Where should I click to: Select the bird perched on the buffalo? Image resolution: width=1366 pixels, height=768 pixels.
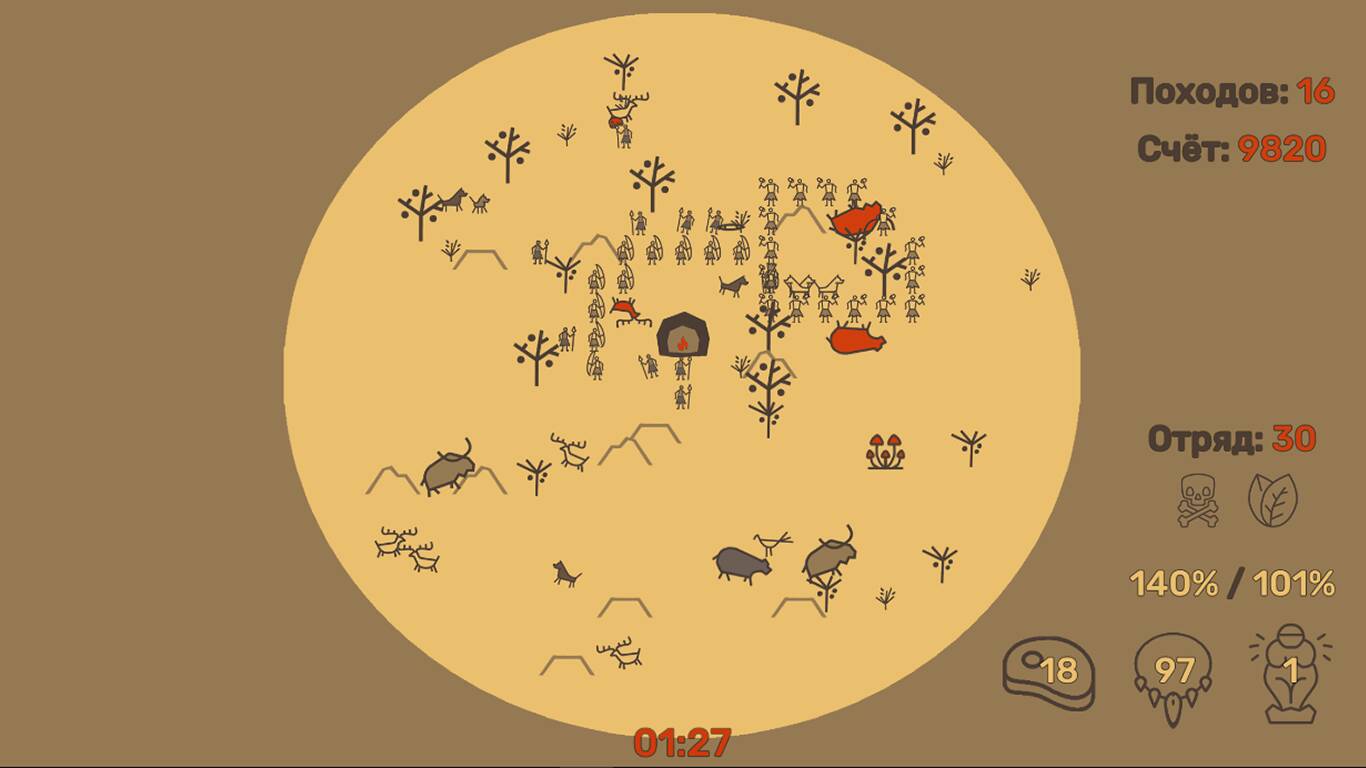point(770,540)
